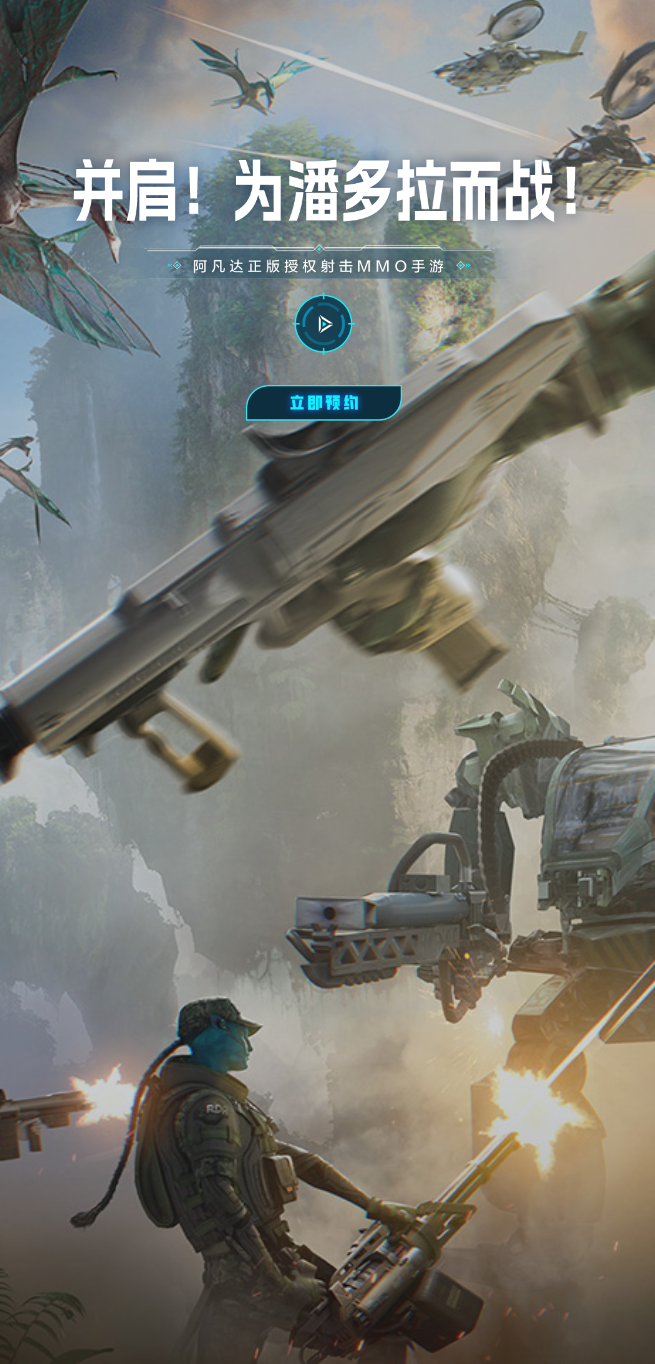Play the trailer video
Image resolution: width=655 pixels, height=1364 pixels.
click(323, 324)
